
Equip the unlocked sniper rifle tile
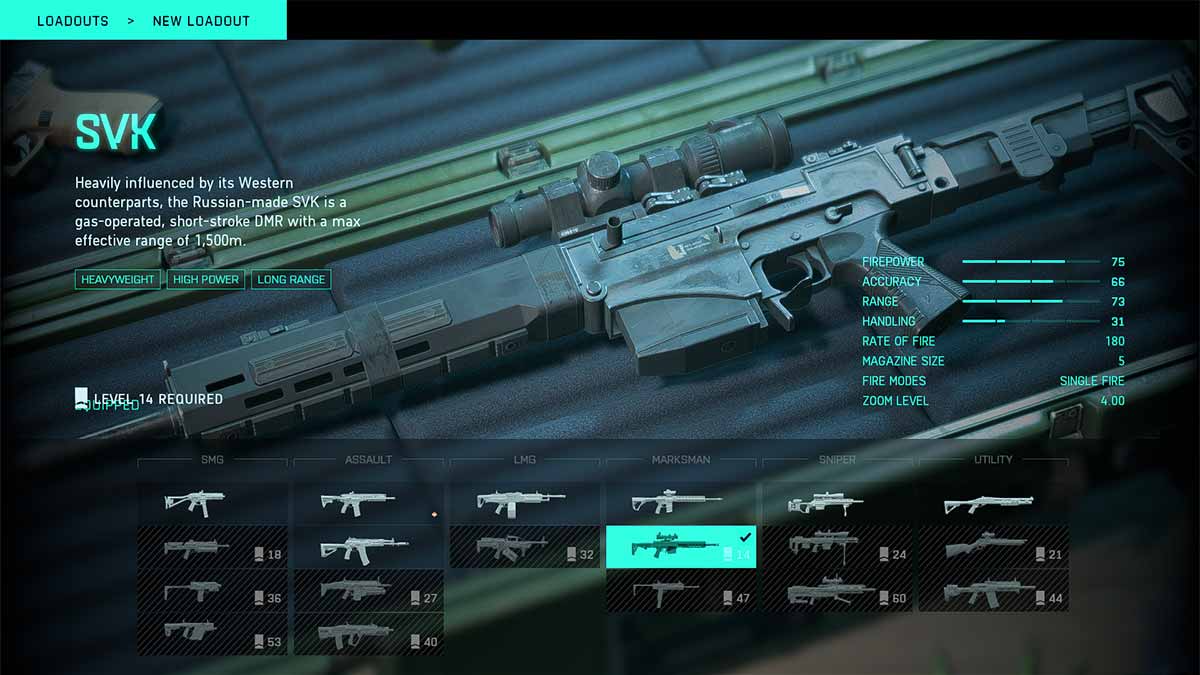click(x=837, y=504)
